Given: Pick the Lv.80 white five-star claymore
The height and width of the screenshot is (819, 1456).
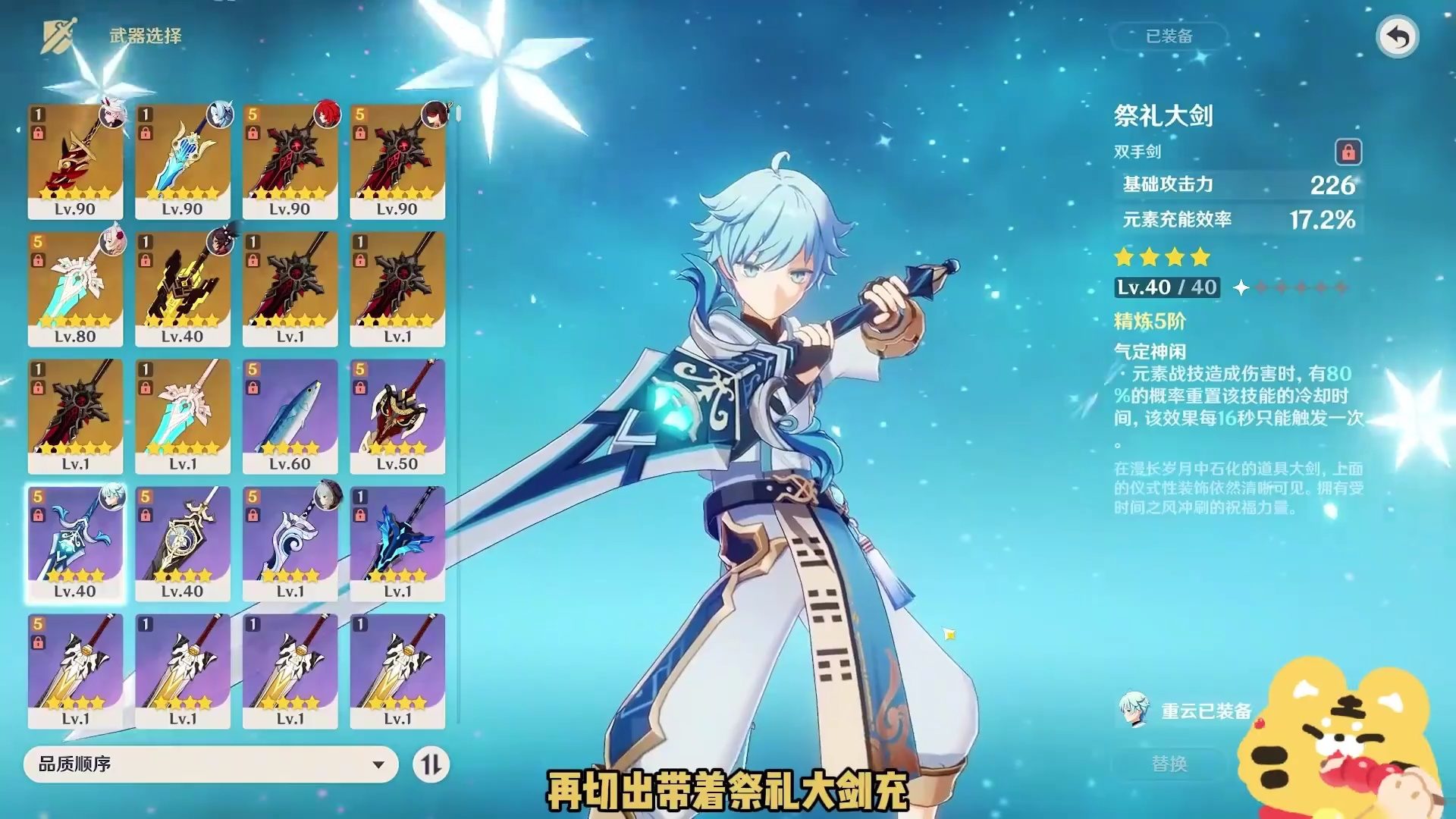Looking at the screenshot, I should click(75, 288).
